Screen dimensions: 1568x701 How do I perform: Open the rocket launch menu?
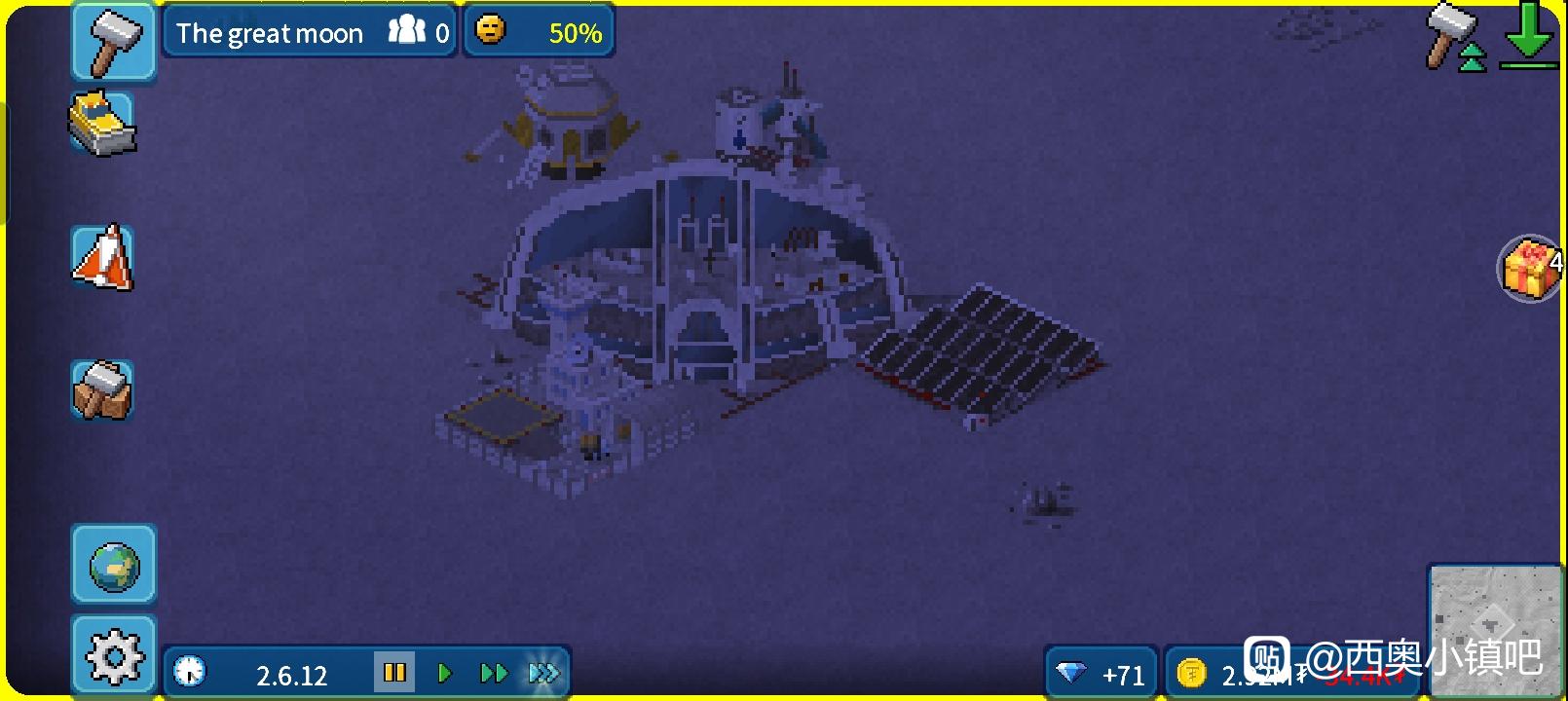click(x=102, y=258)
